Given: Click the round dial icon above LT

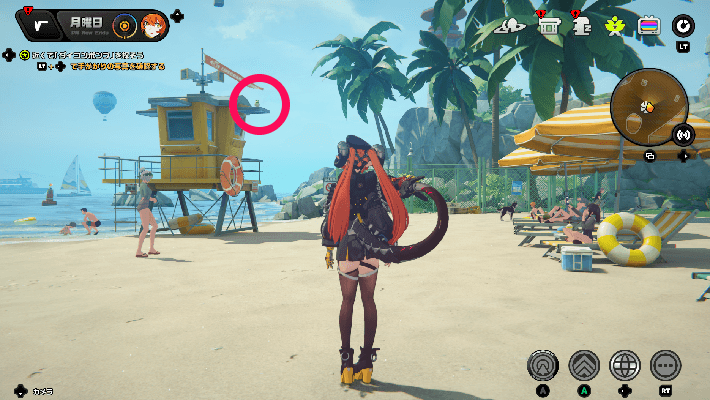Looking at the screenshot, I should point(684,25).
